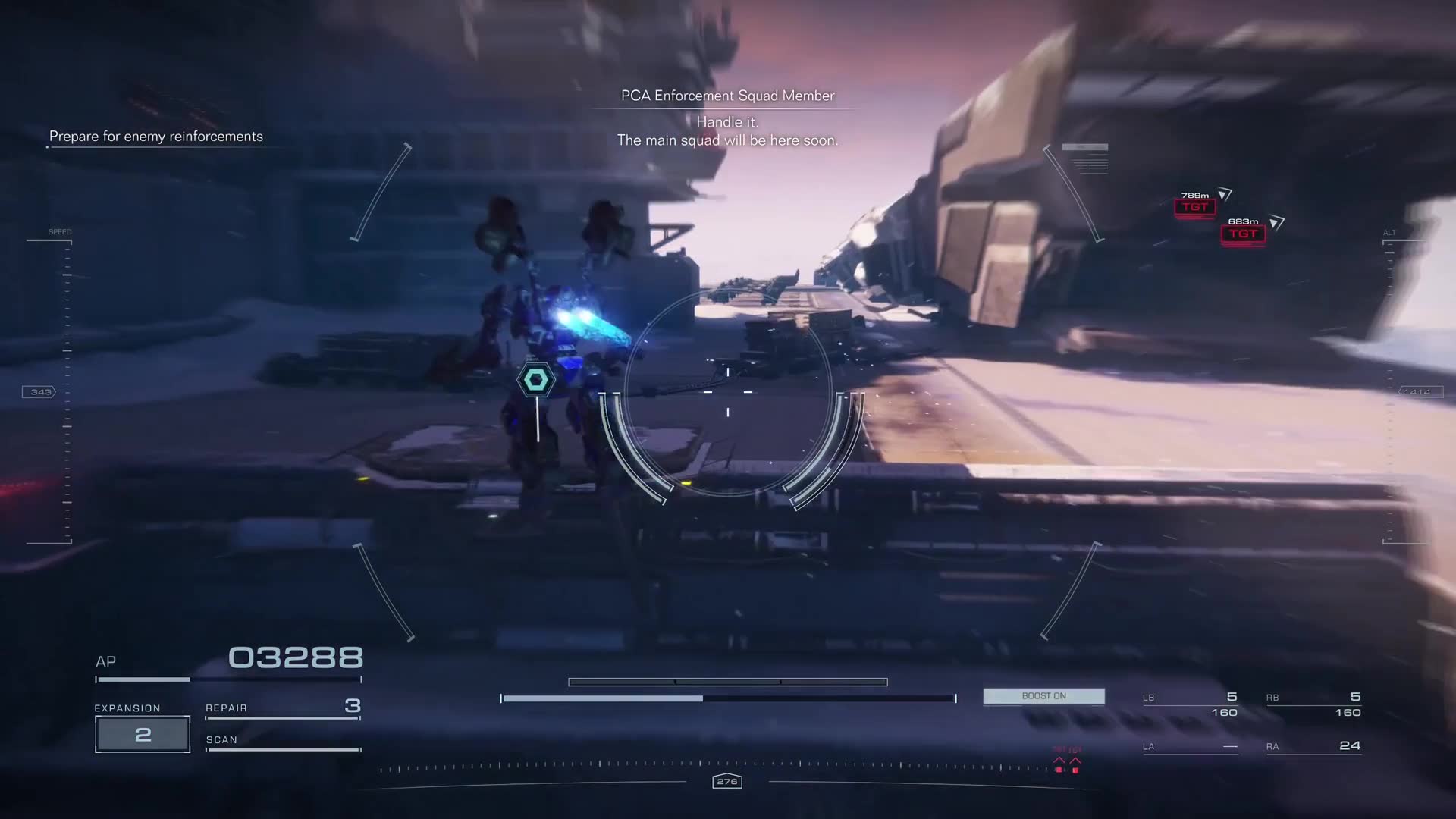Choose the LA left arm weapon slot

click(1190, 746)
